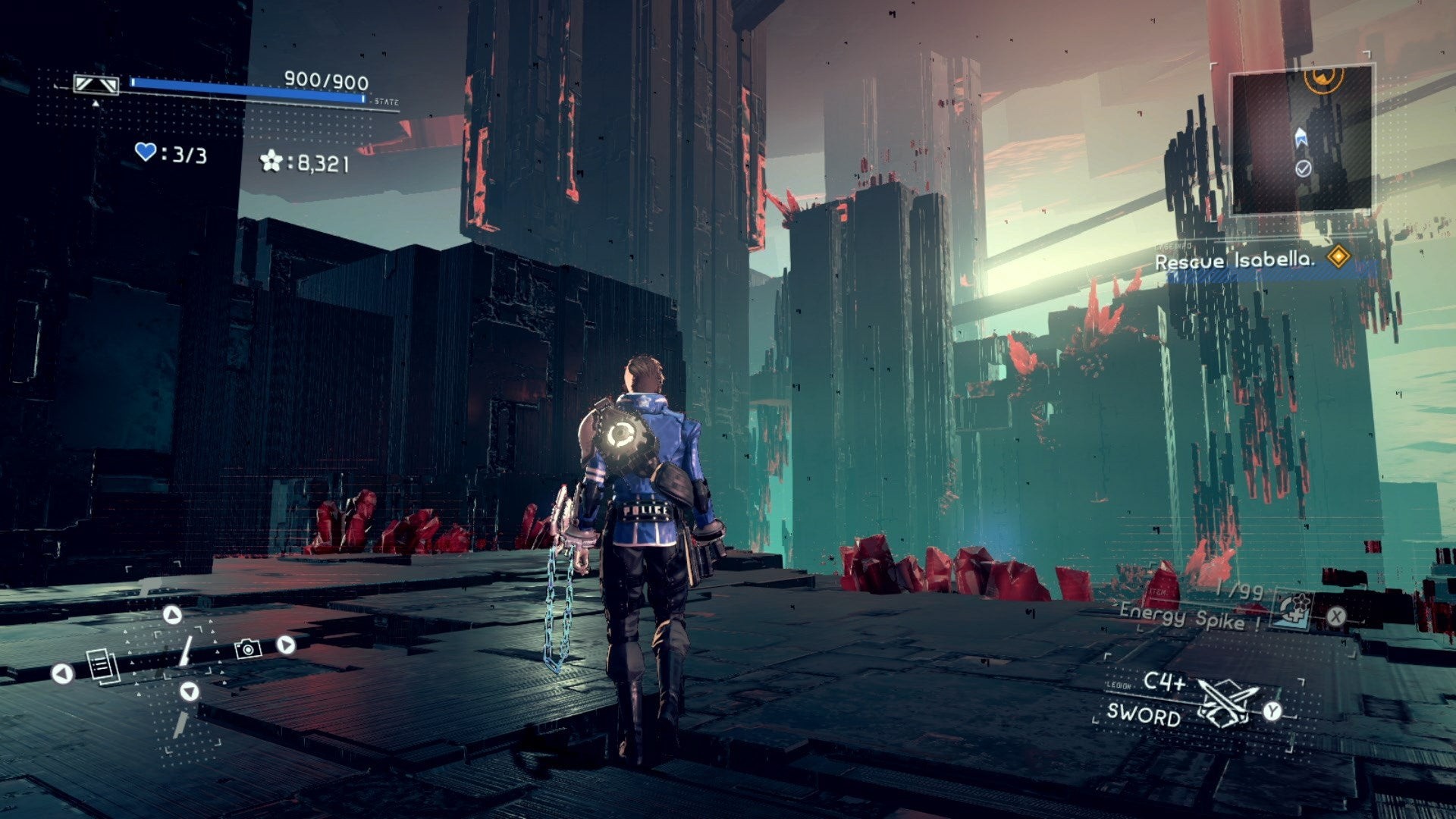1456x819 pixels.
Task: Click the checkmark marker on the minimap
Action: click(1303, 168)
